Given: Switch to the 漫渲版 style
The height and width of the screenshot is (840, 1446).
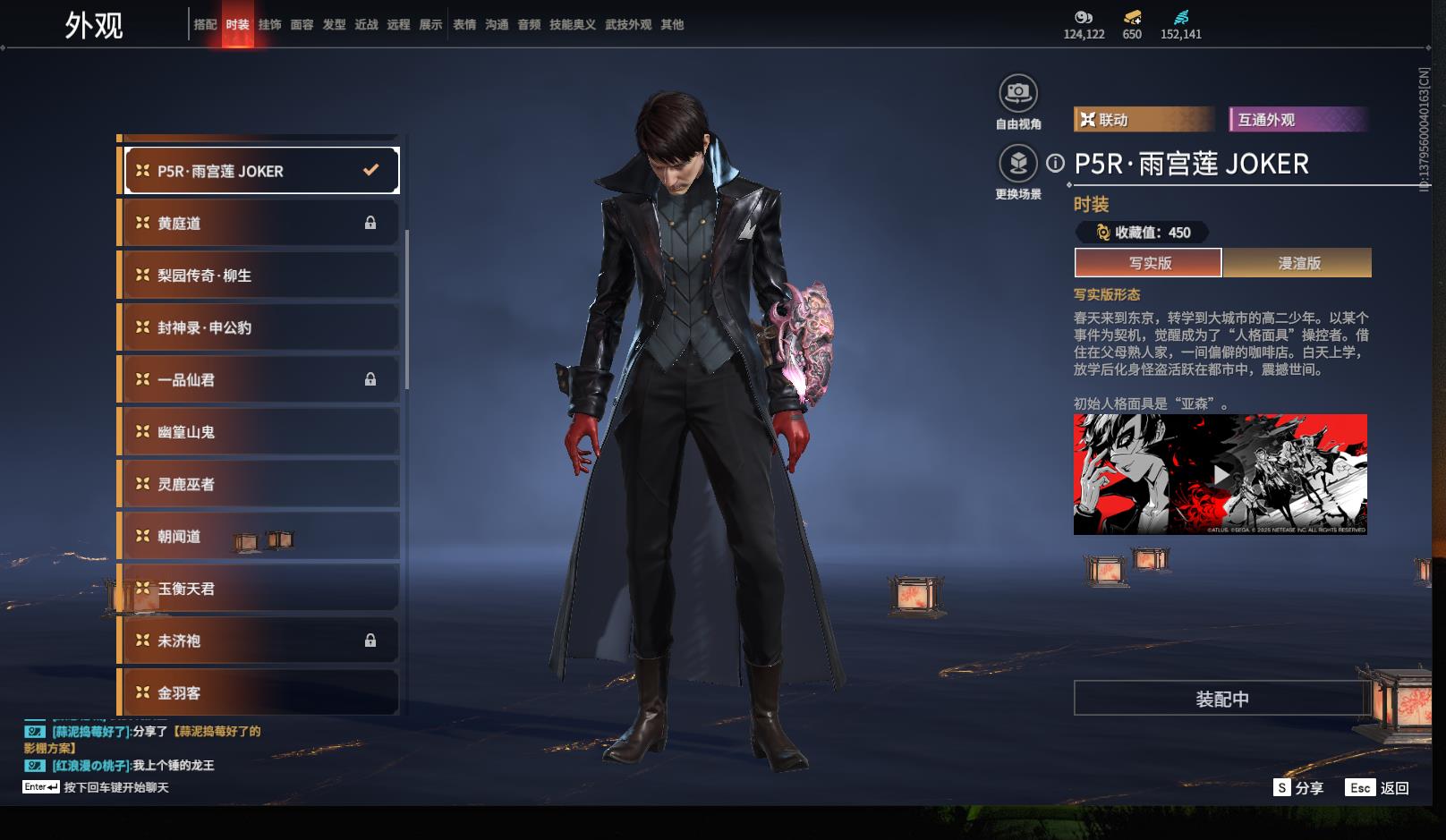Looking at the screenshot, I should tap(1297, 263).
